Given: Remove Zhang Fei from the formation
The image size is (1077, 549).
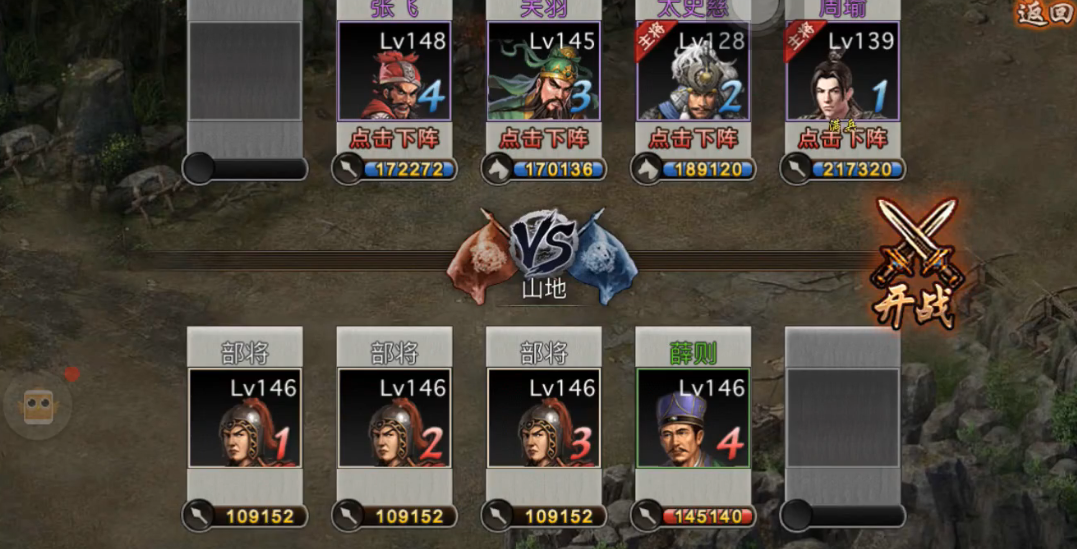Looking at the screenshot, I should (x=394, y=138).
